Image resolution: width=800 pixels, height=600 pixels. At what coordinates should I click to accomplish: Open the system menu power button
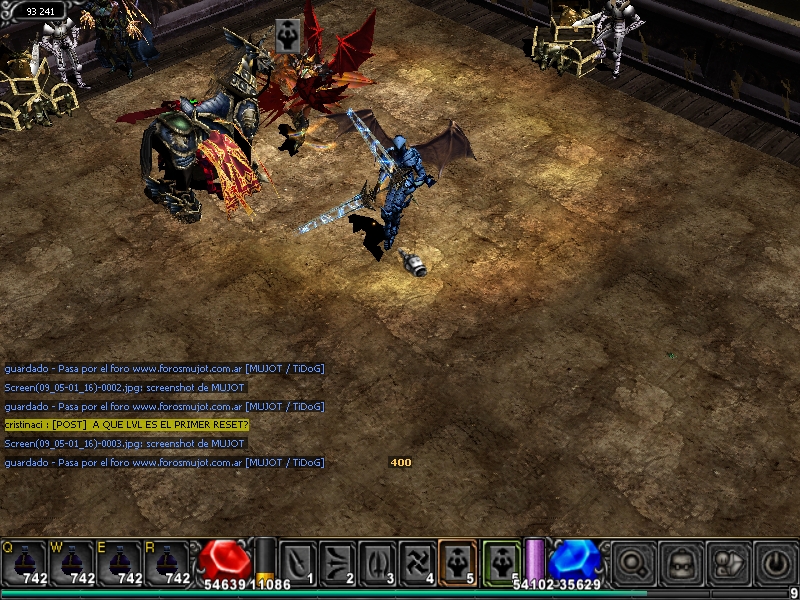point(776,564)
